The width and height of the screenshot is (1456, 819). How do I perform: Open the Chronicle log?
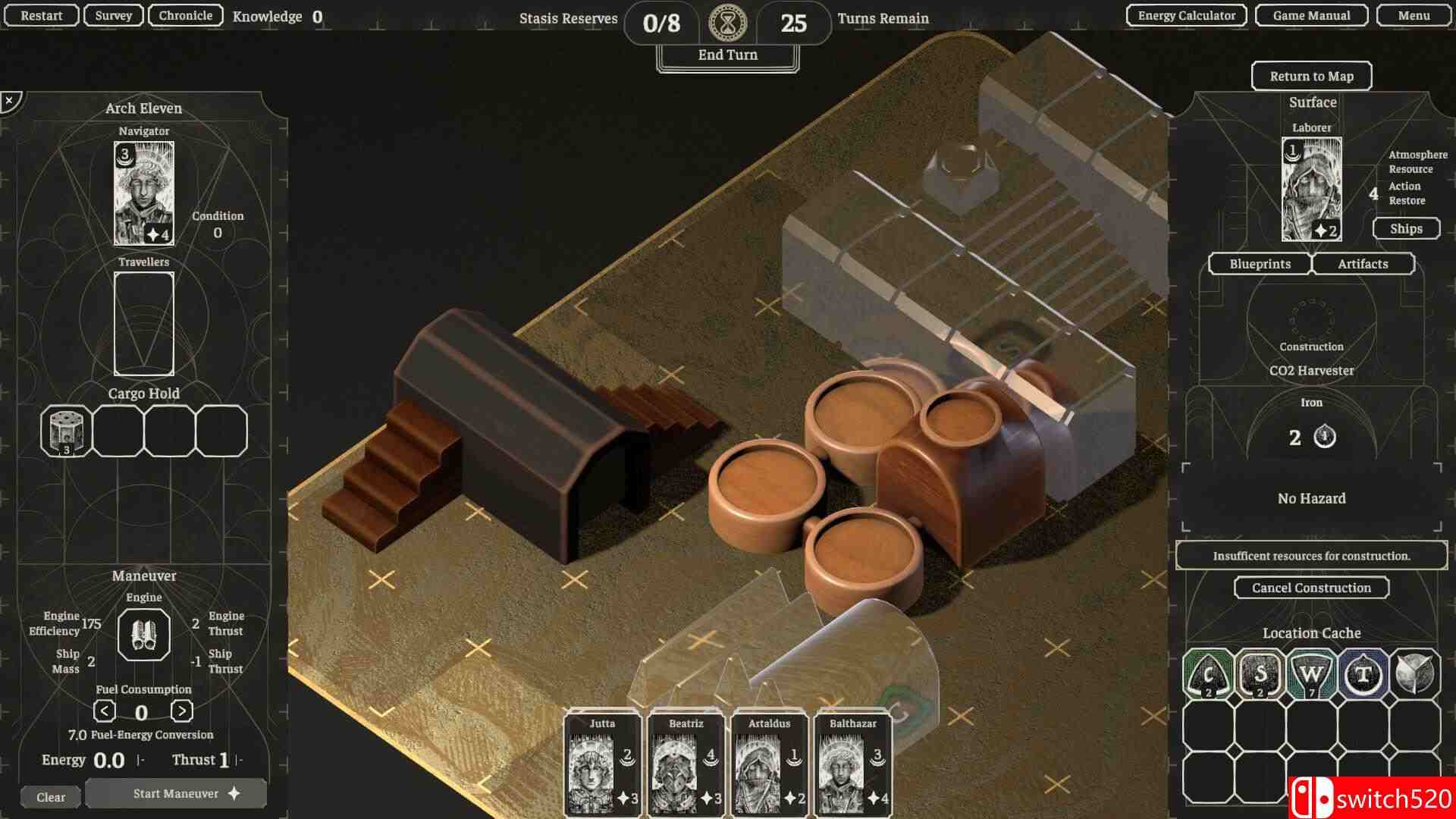(x=185, y=15)
